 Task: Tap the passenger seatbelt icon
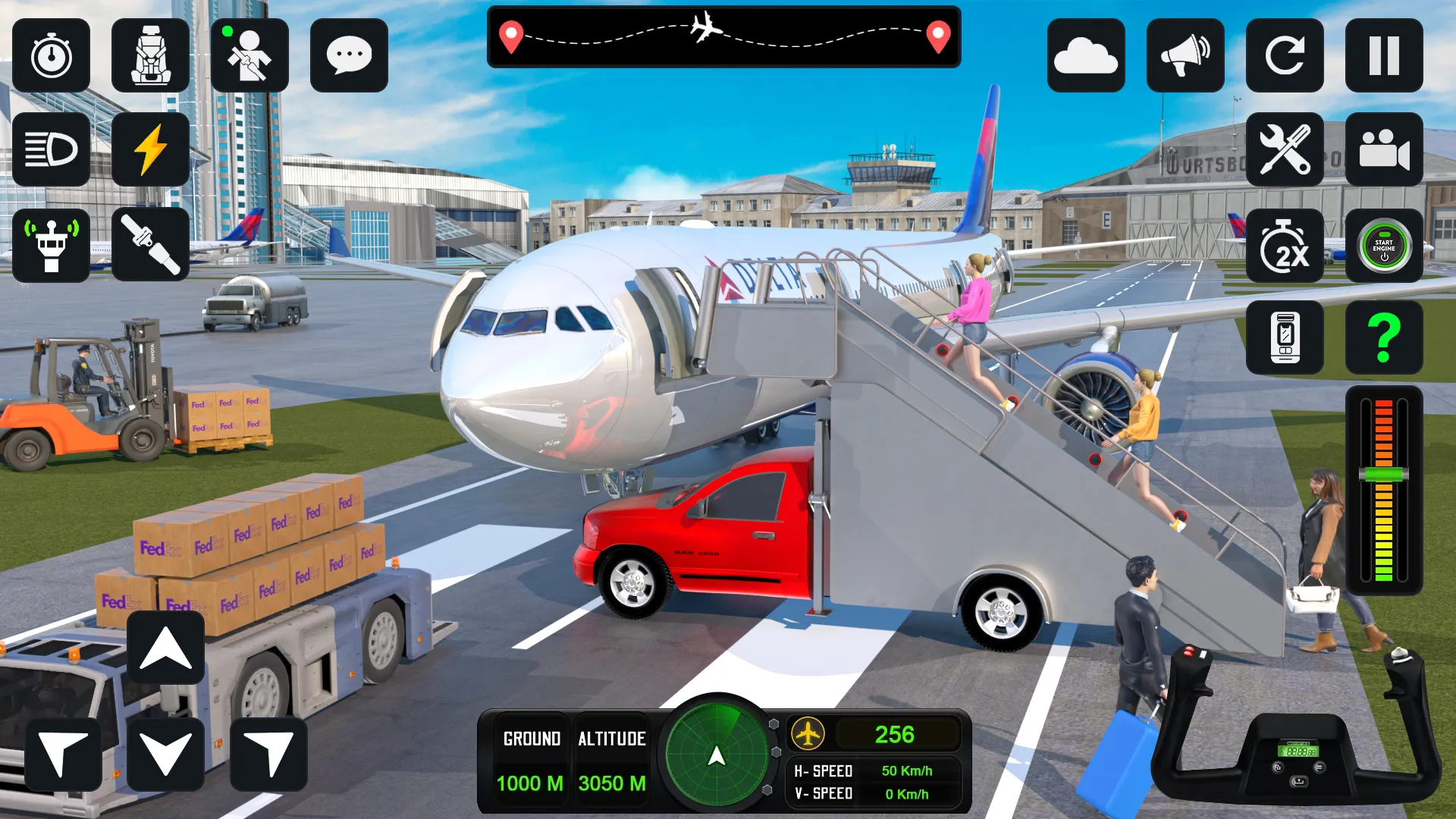[x=249, y=56]
